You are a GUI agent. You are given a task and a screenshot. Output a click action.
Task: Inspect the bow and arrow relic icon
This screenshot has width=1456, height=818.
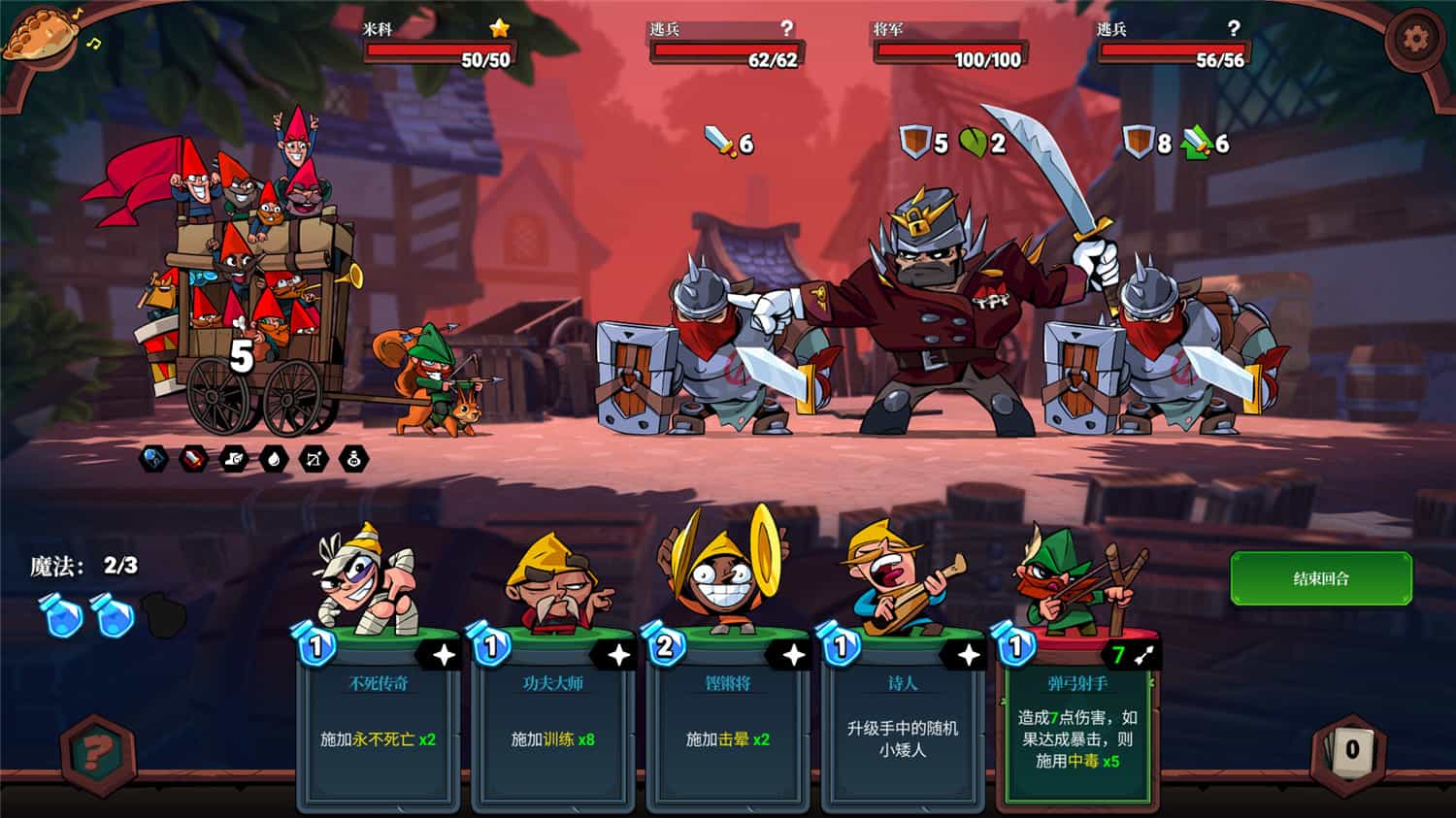314,459
